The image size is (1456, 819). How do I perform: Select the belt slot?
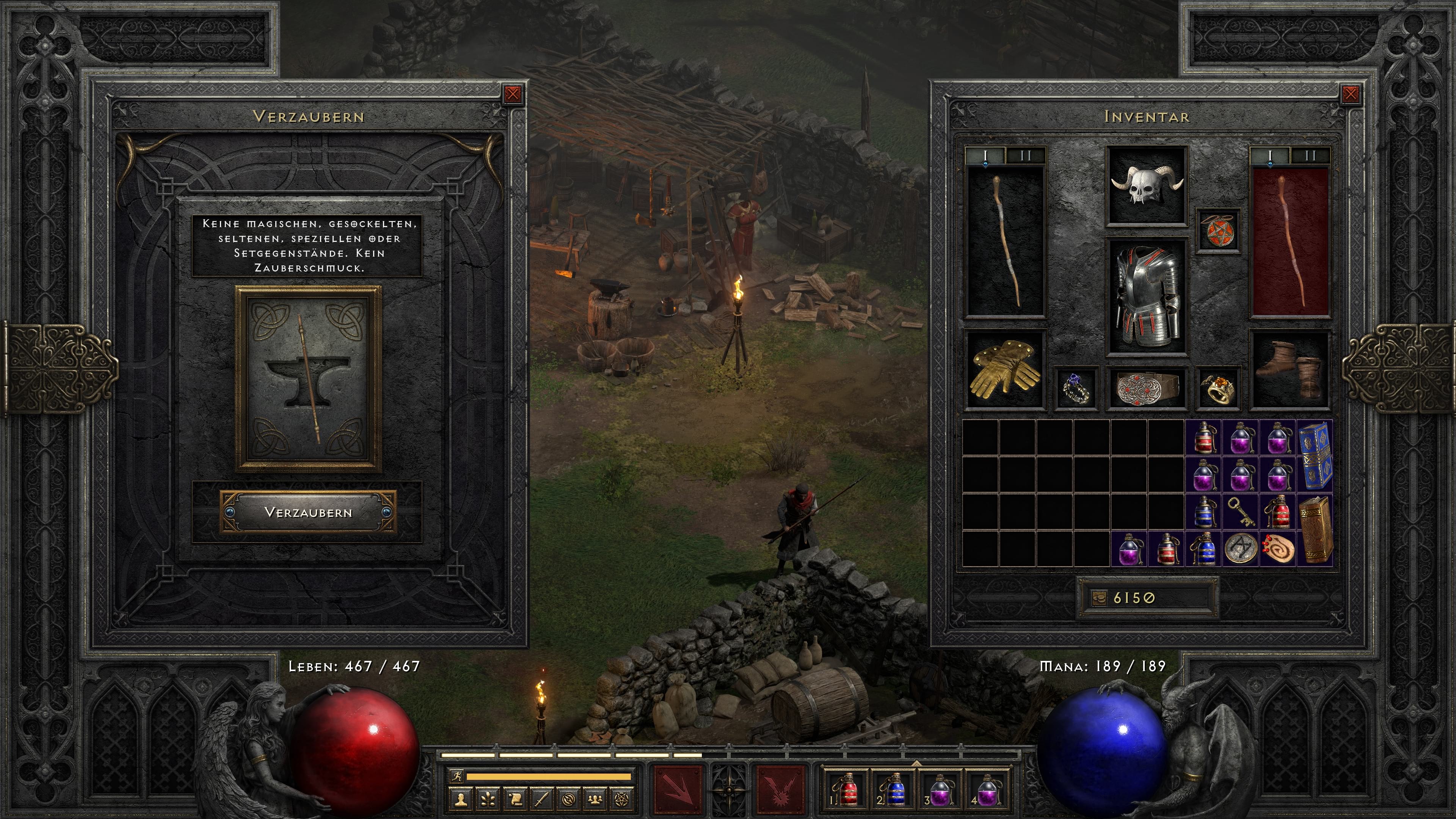point(1146,388)
